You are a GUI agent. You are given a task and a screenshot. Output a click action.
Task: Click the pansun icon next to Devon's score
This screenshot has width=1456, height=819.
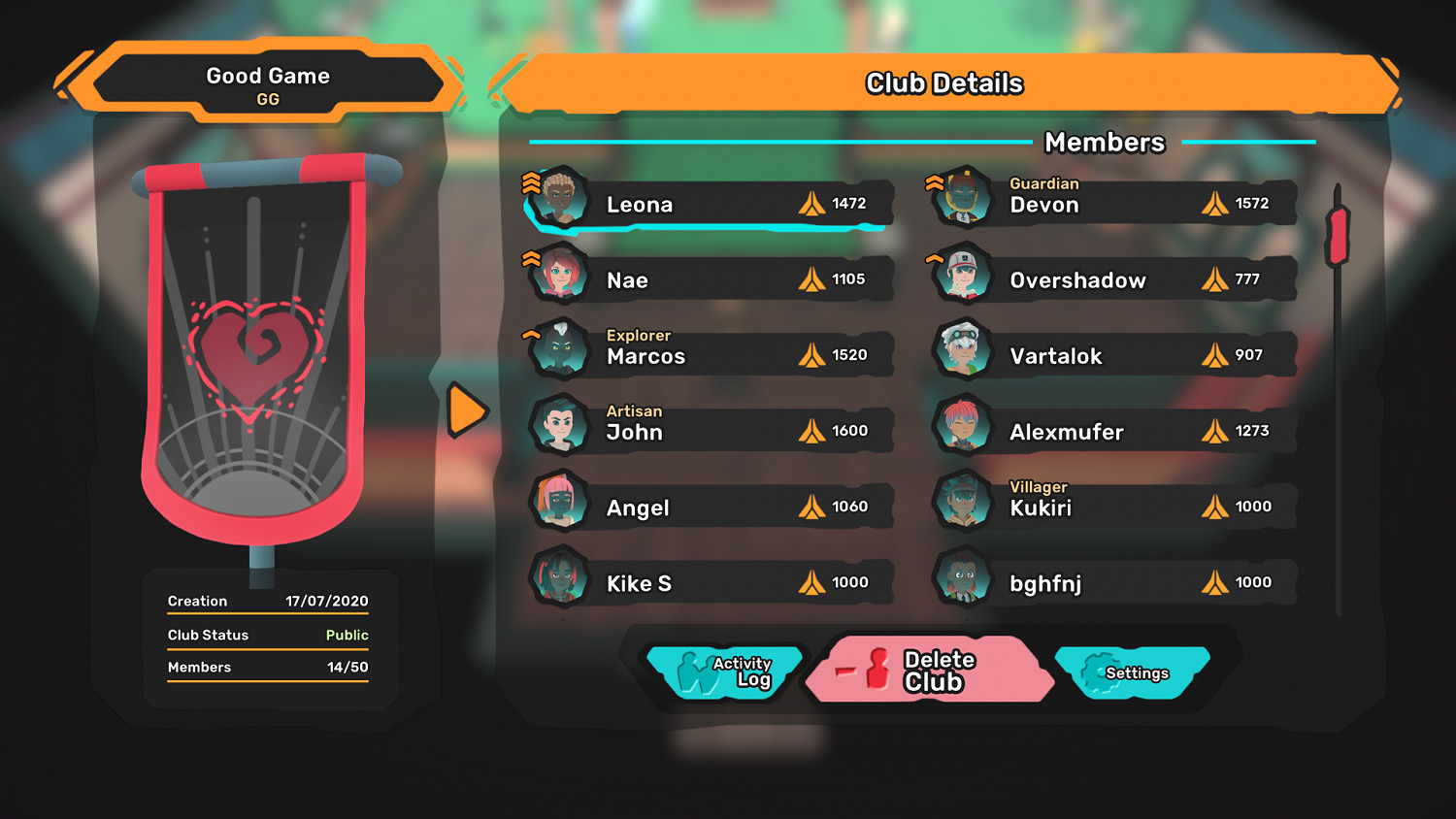[1214, 204]
